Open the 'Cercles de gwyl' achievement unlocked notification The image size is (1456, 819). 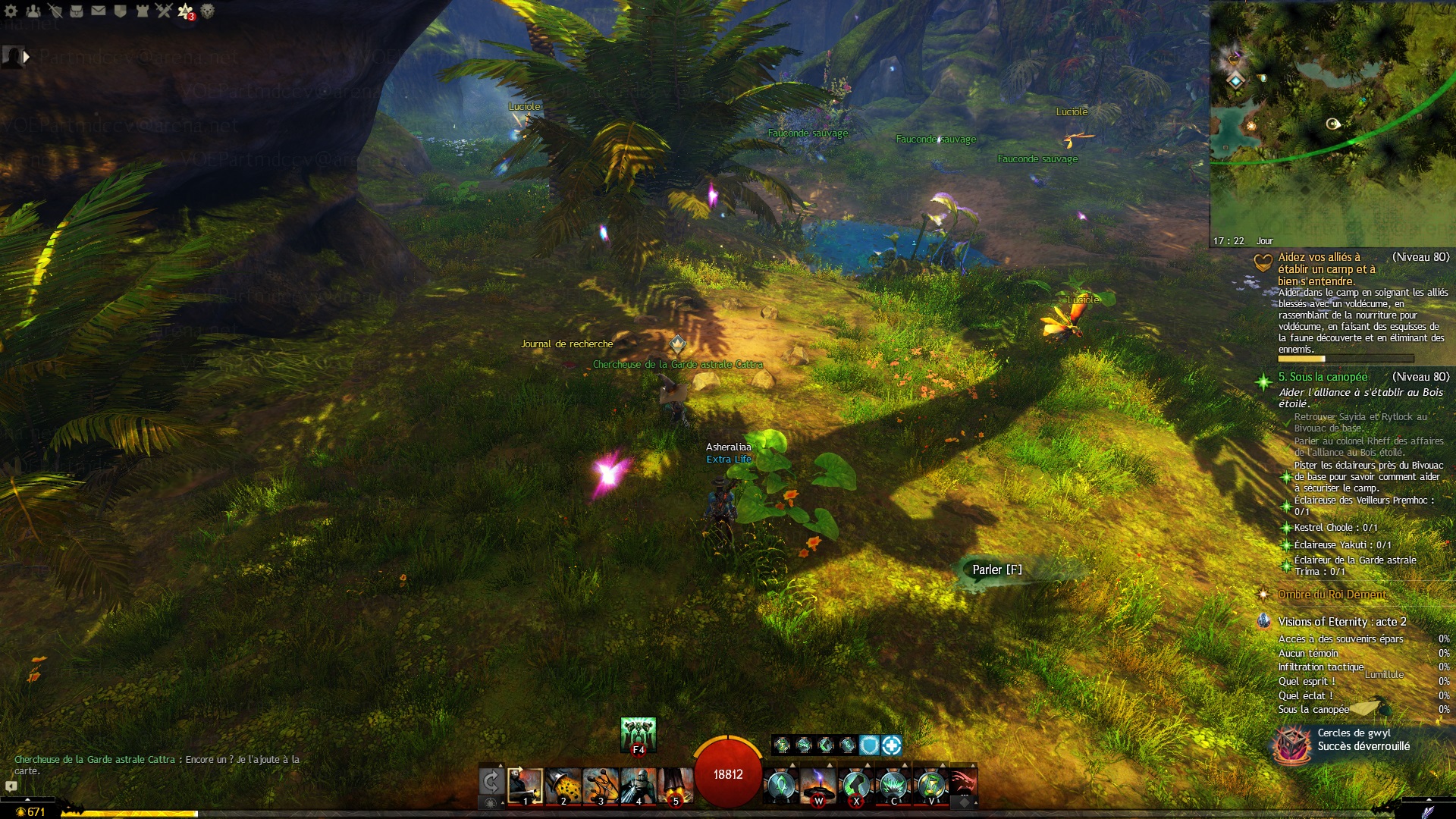pos(1354,740)
